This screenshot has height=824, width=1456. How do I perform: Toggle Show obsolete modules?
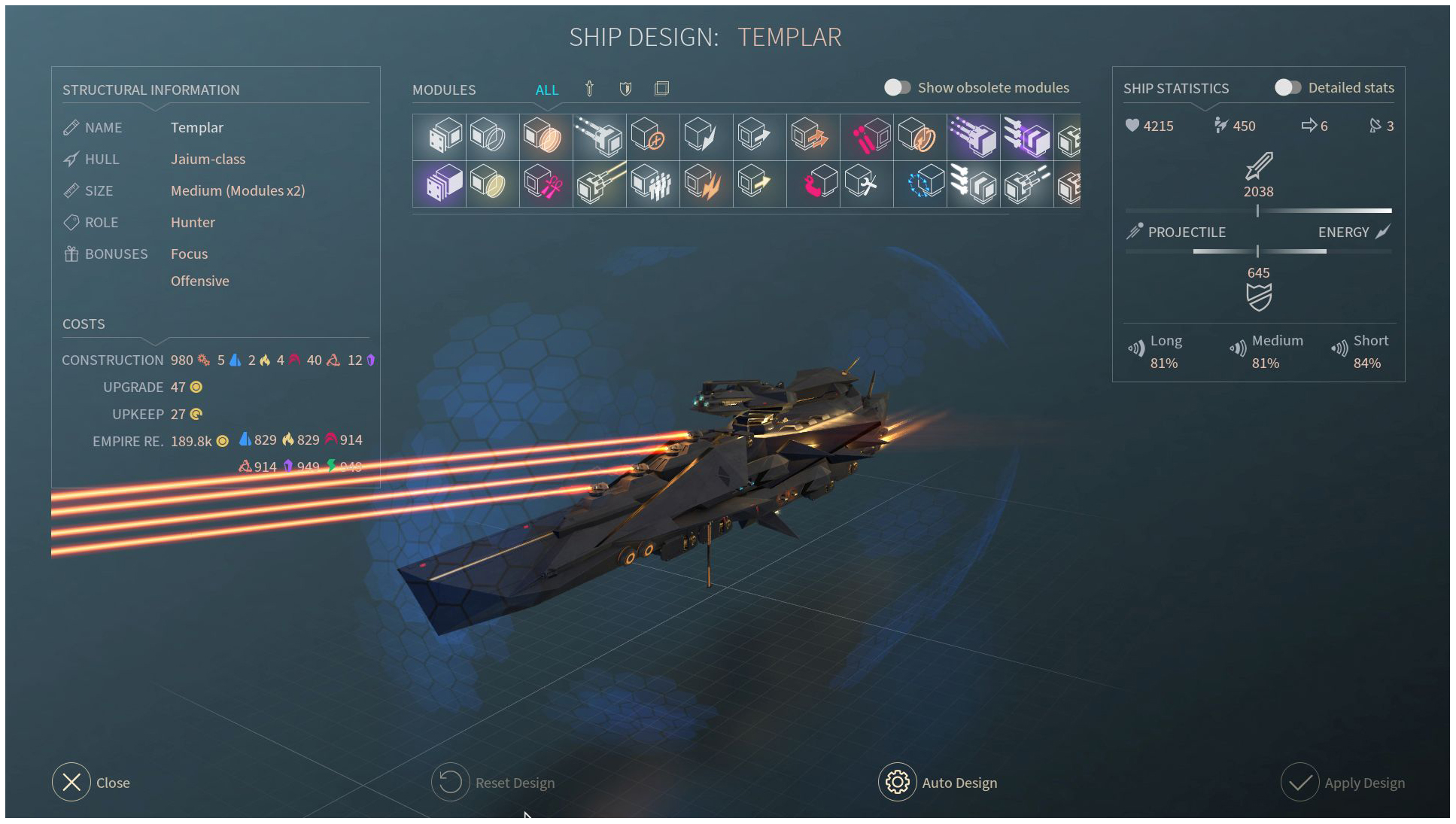coord(897,88)
